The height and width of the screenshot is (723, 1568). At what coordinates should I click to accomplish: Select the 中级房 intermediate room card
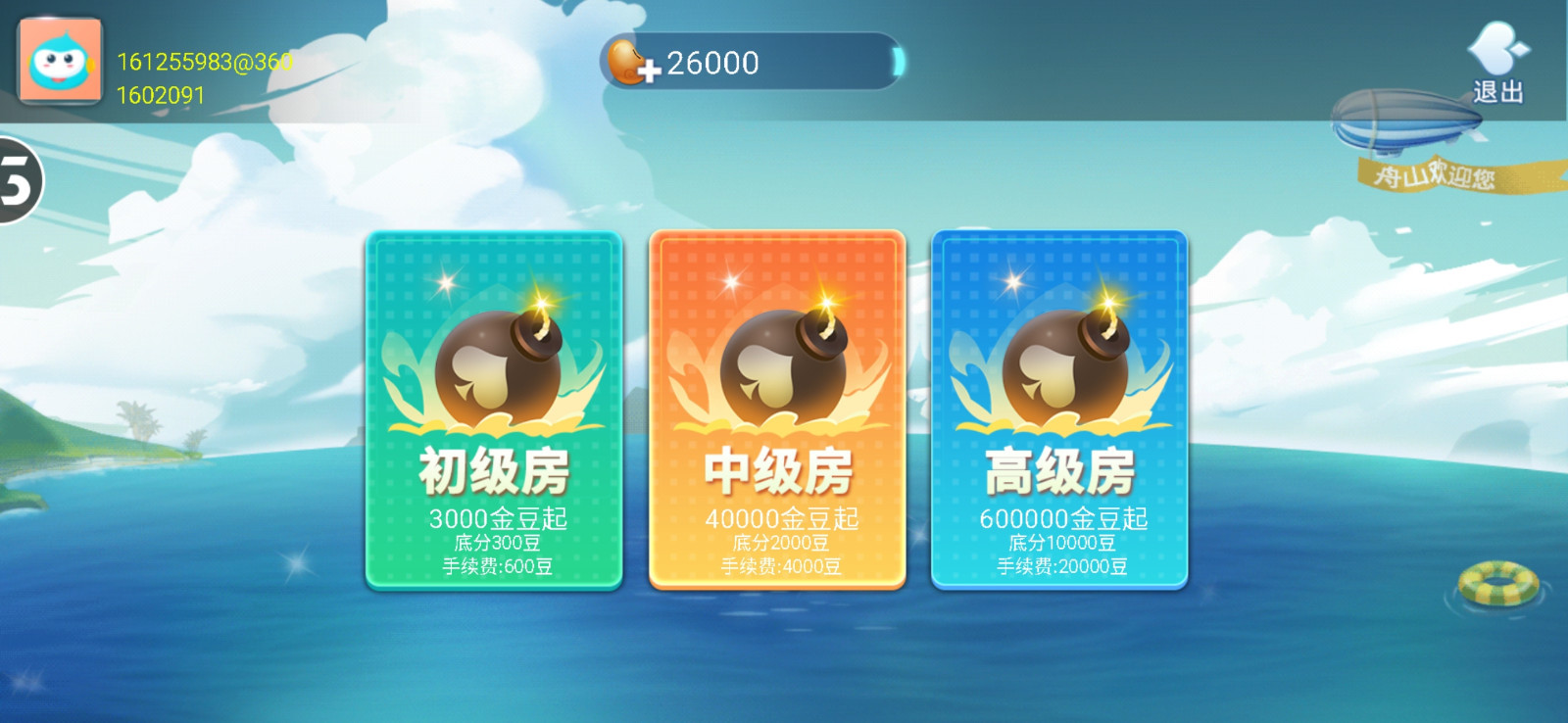coord(779,411)
